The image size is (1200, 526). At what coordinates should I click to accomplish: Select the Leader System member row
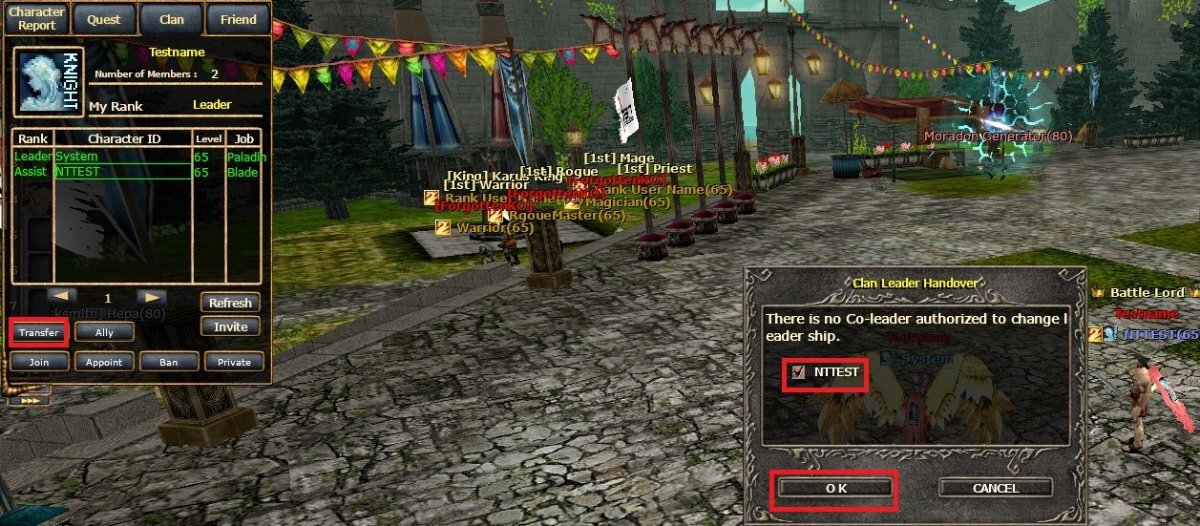click(122, 157)
